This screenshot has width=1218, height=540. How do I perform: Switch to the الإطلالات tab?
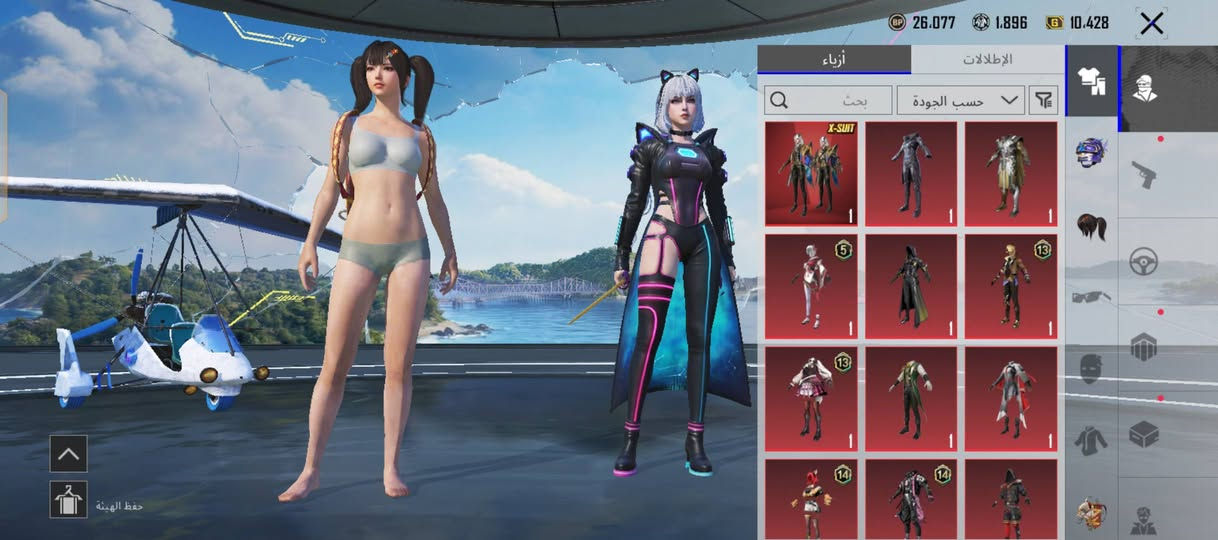987,59
